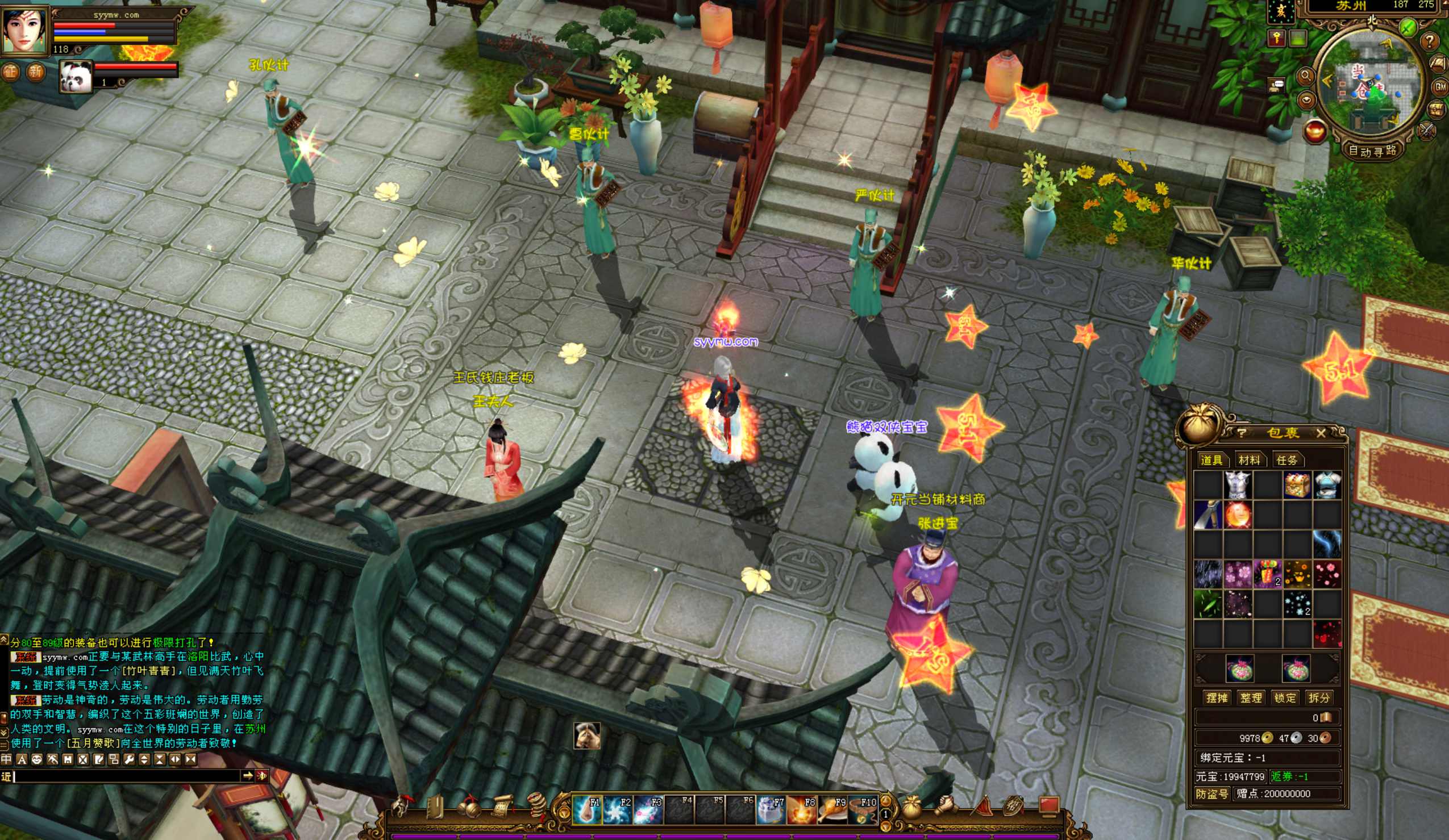
Task: Select the panda pet portrait
Action: (x=76, y=77)
